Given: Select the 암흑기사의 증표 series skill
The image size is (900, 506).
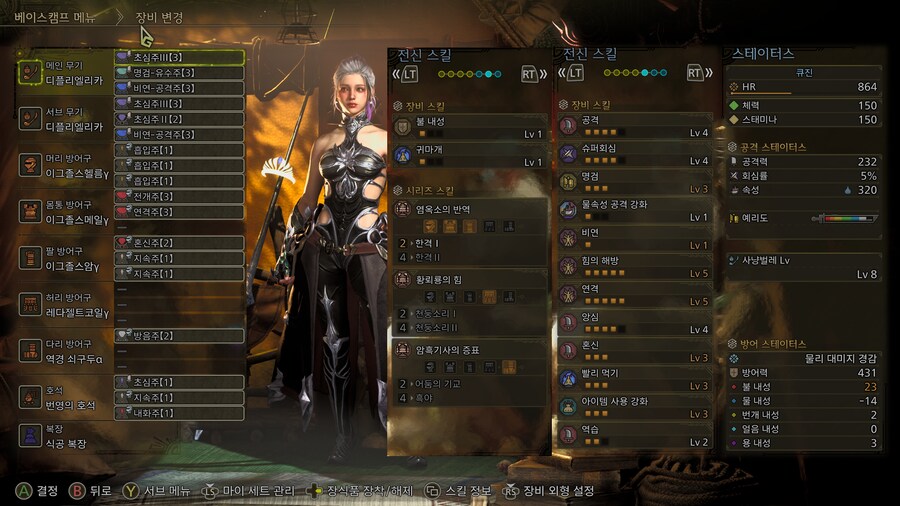Looking at the screenshot, I should pos(468,350).
